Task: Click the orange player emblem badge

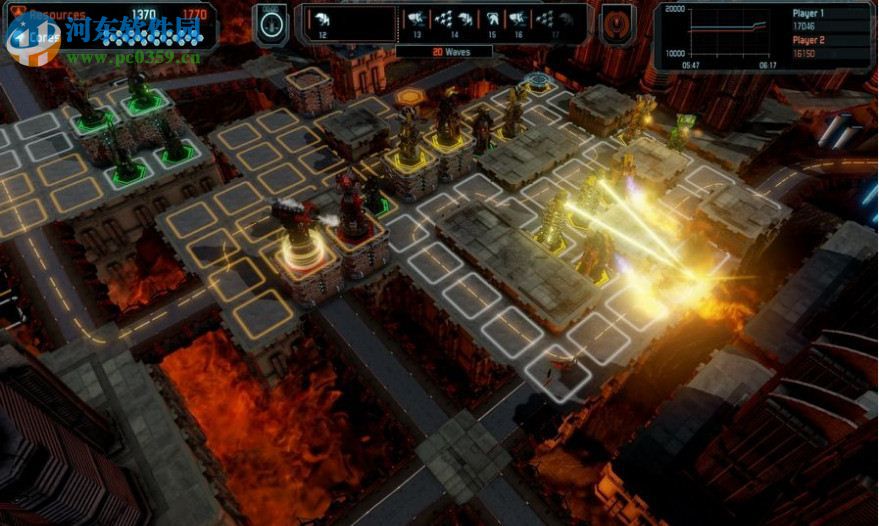Action: click(616, 24)
